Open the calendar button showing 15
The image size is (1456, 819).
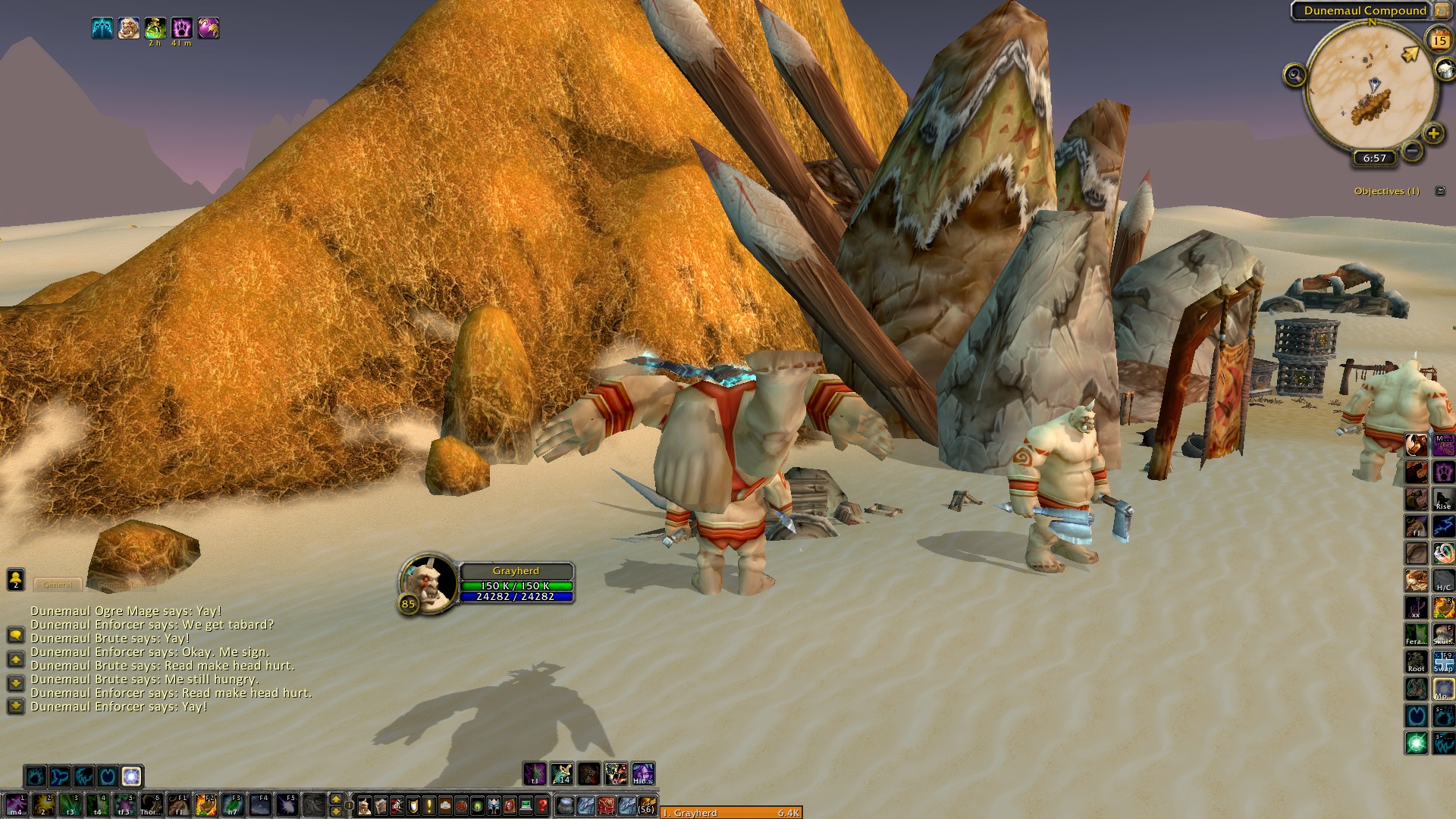[1439, 40]
